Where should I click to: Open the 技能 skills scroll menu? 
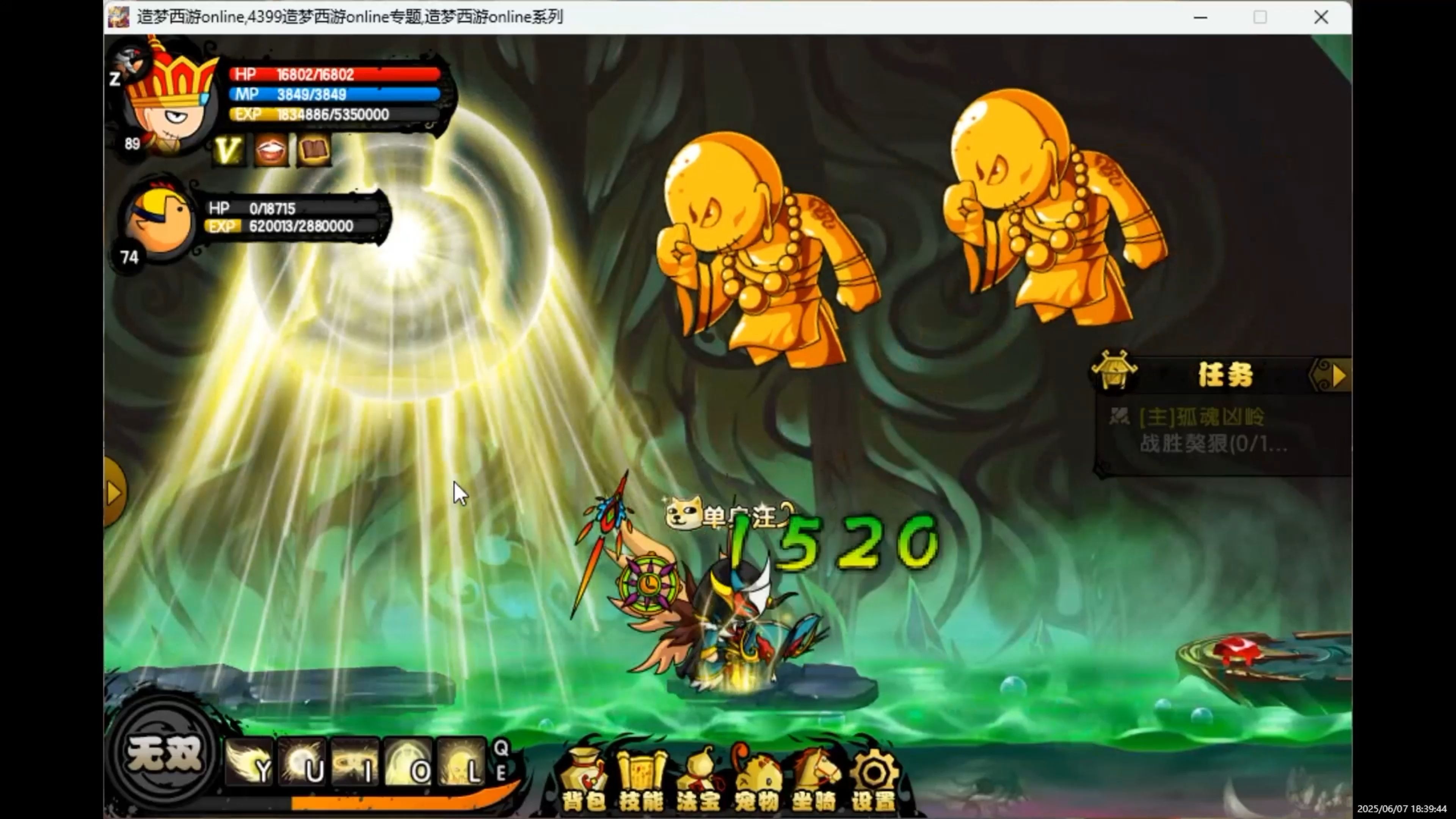point(641,778)
